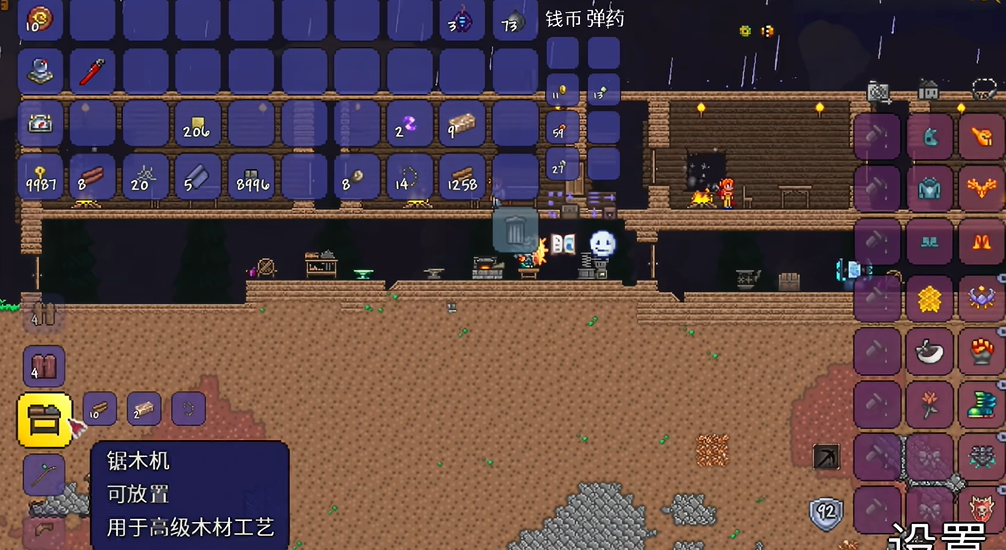The height and width of the screenshot is (550, 1006).
Task: Pick the cobweb stack of 20
Action: (x=147, y=177)
